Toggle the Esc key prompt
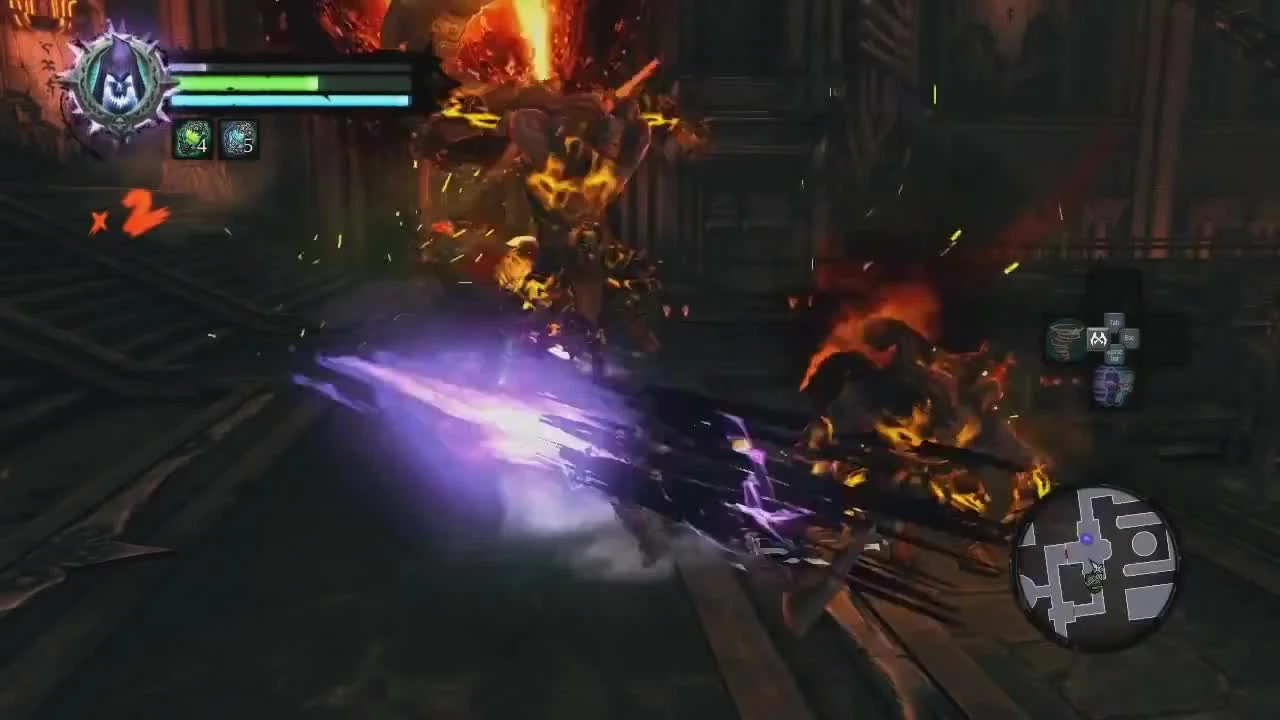 pyautogui.click(x=1128, y=336)
